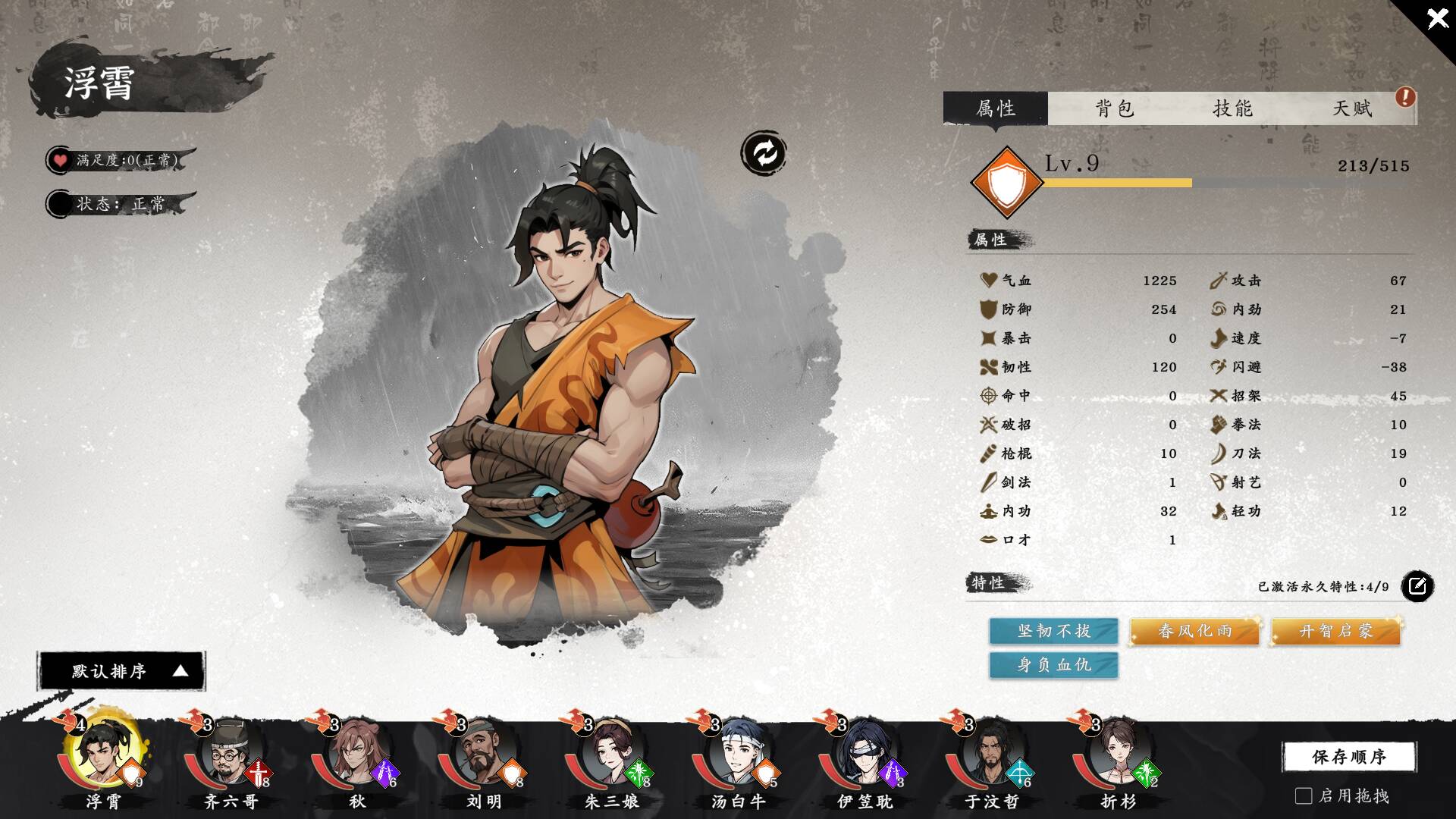Viewport: 1456px width, 819px height.
Task: Select character 齐六哥 portrait
Action: 229,755
